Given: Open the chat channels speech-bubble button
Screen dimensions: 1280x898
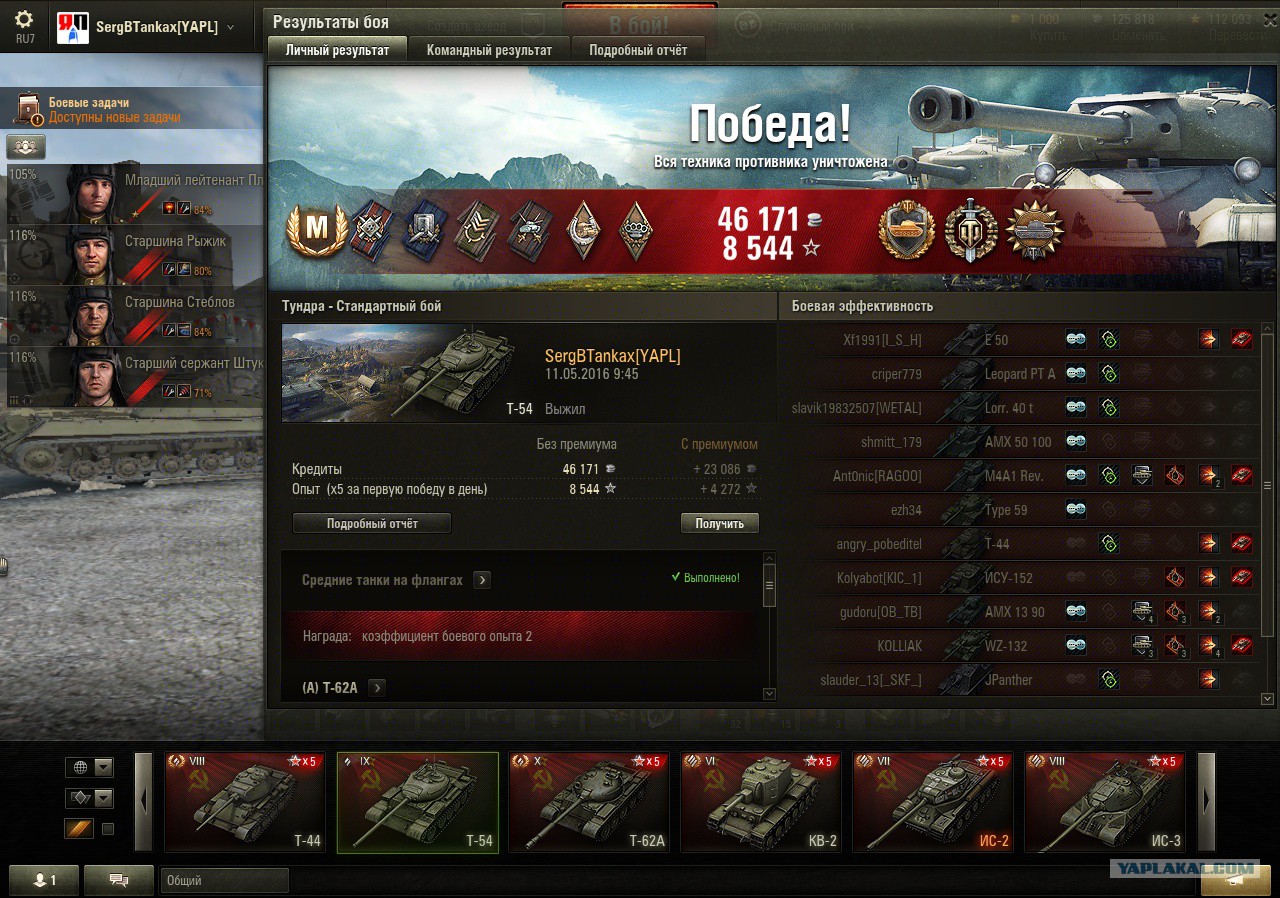Looking at the screenshot, I should click(119, 880).
